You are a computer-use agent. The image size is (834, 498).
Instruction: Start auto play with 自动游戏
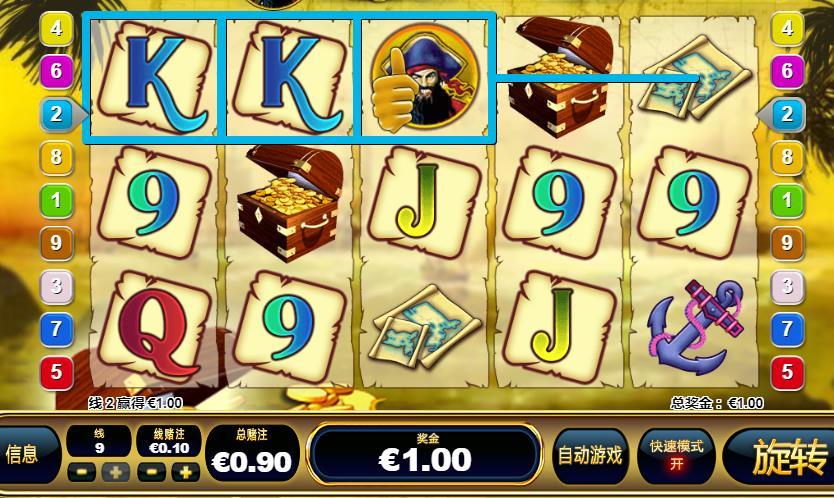pyautogui.click(x=589, y=456)
